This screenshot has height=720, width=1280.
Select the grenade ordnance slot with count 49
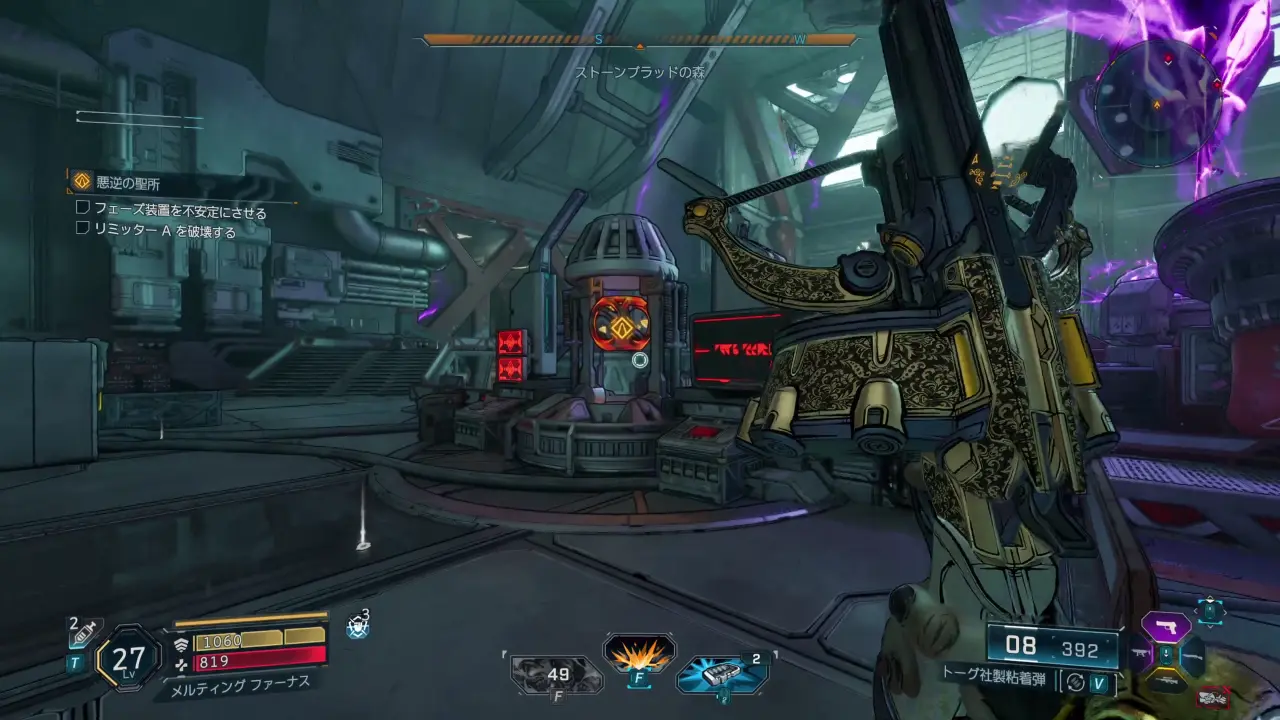click(x=557, y=675)
